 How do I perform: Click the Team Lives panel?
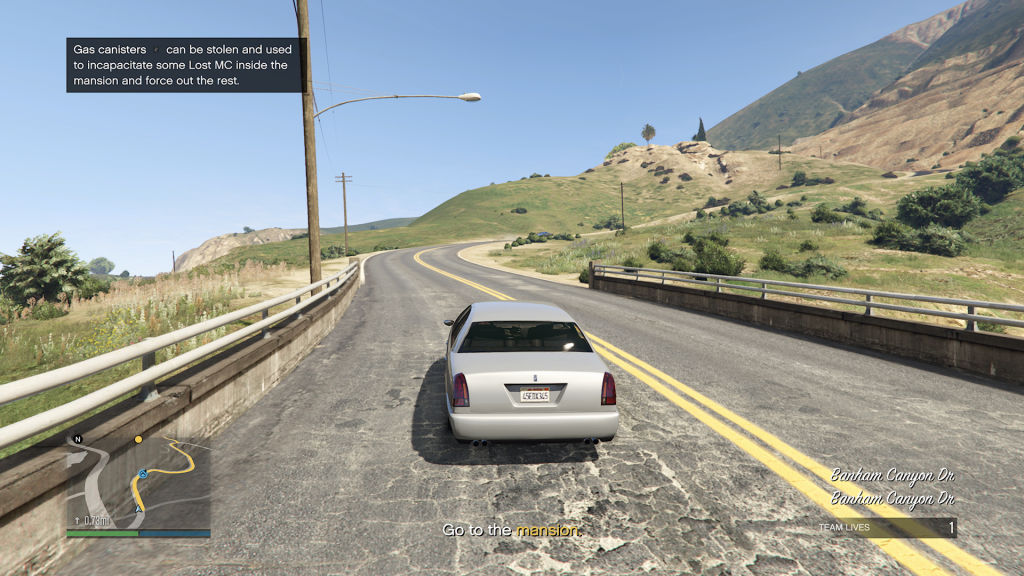(885, 527)
